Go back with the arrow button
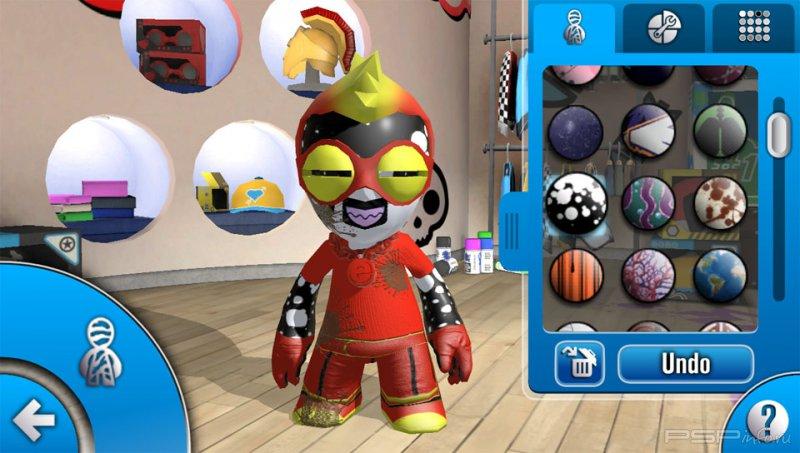The image size is (800, 453). pos(34,421)
